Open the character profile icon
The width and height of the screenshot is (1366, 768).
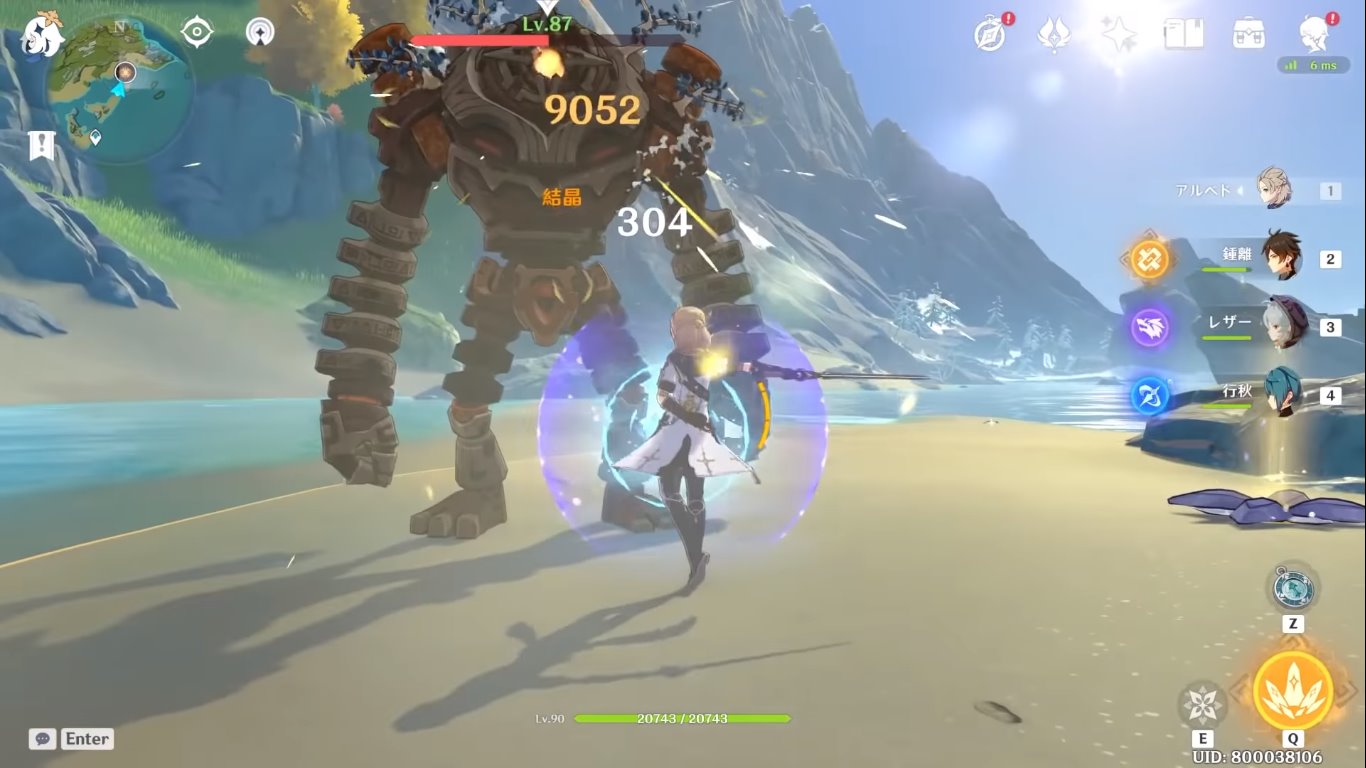pos(1315,33)
